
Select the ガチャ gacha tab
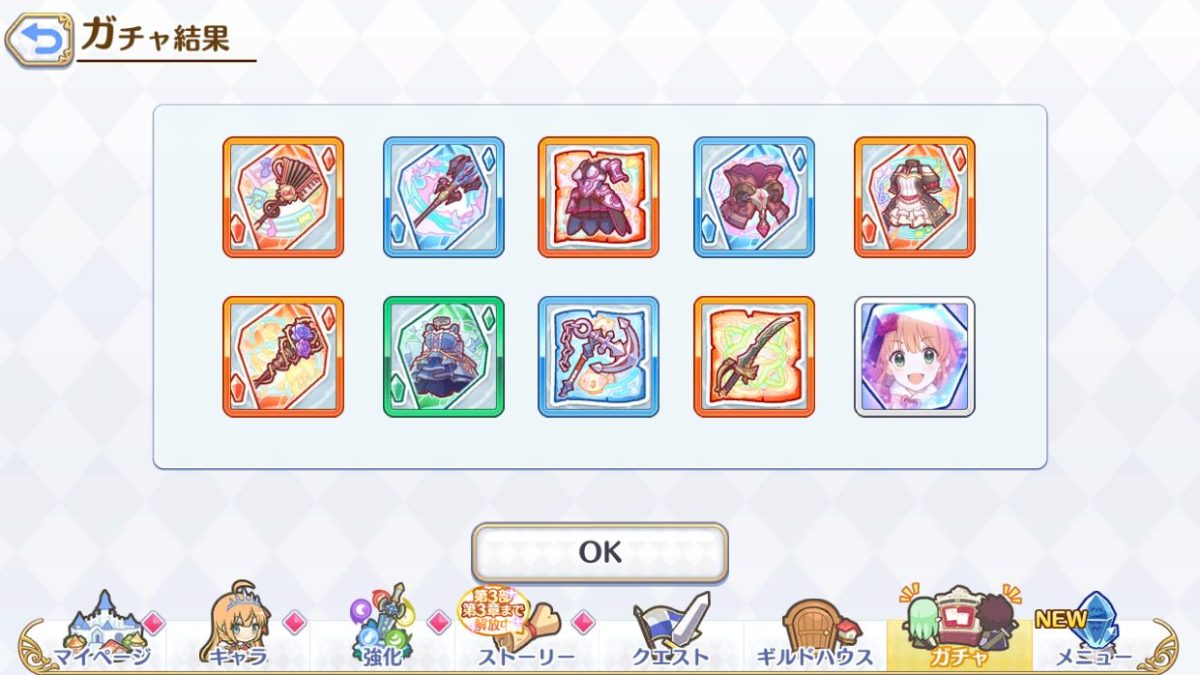pyautogui.click(x=958, y=631)
